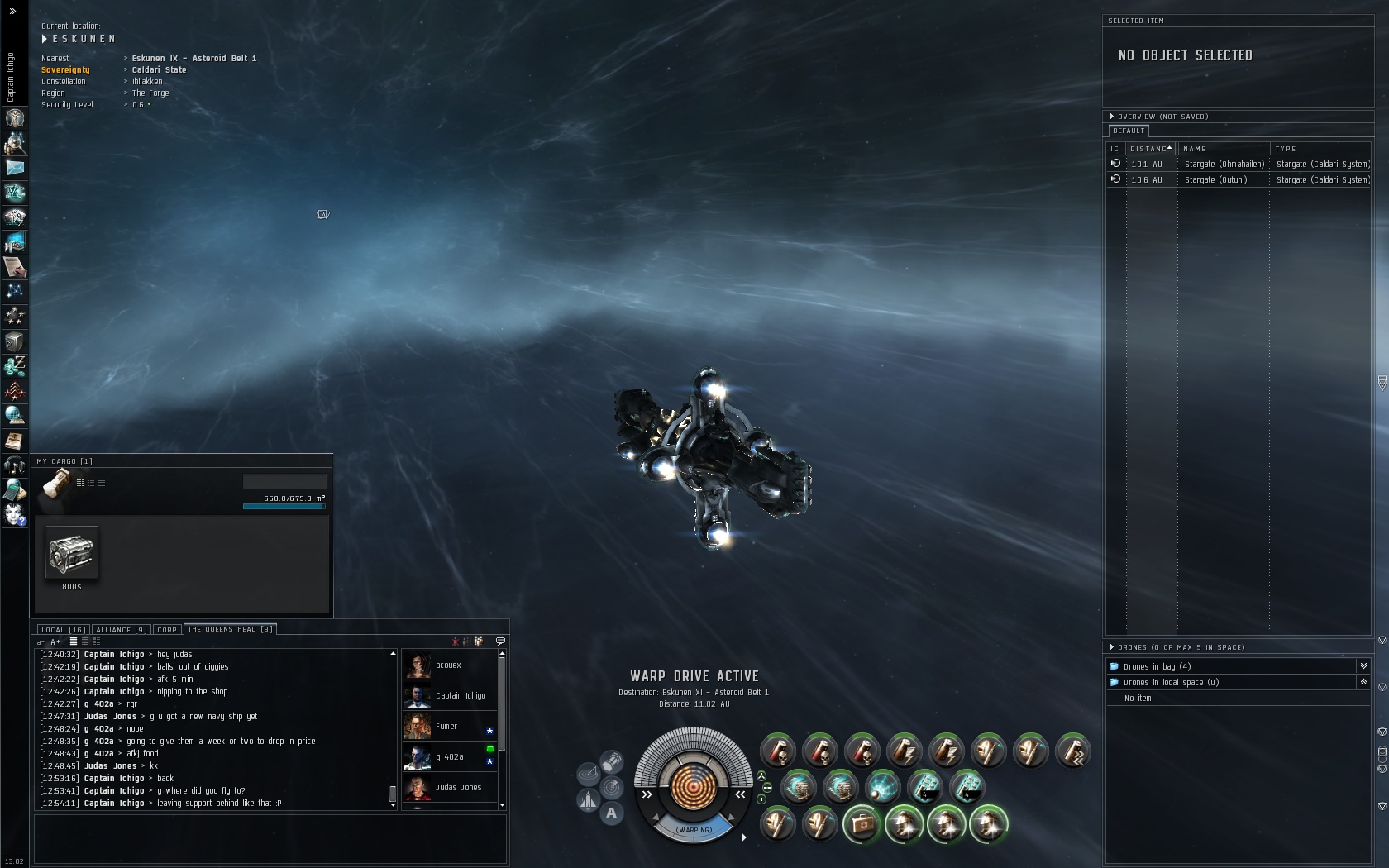Toggle the autopilot A button
Screen dimensions: 1389x868
point(611,813)
